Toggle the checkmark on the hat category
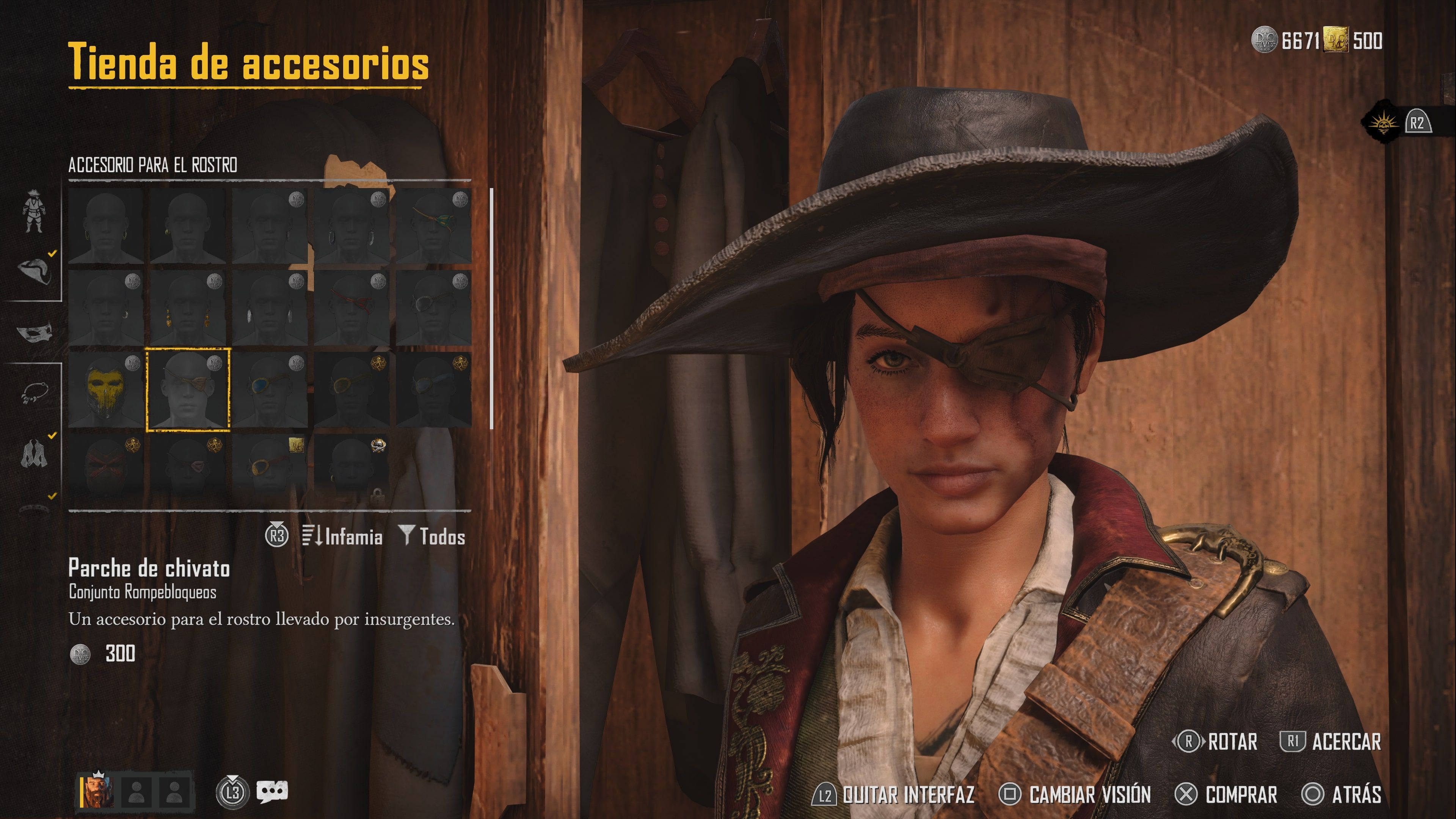The height and width of the screenshot is (819, 1456). point(52,254)
